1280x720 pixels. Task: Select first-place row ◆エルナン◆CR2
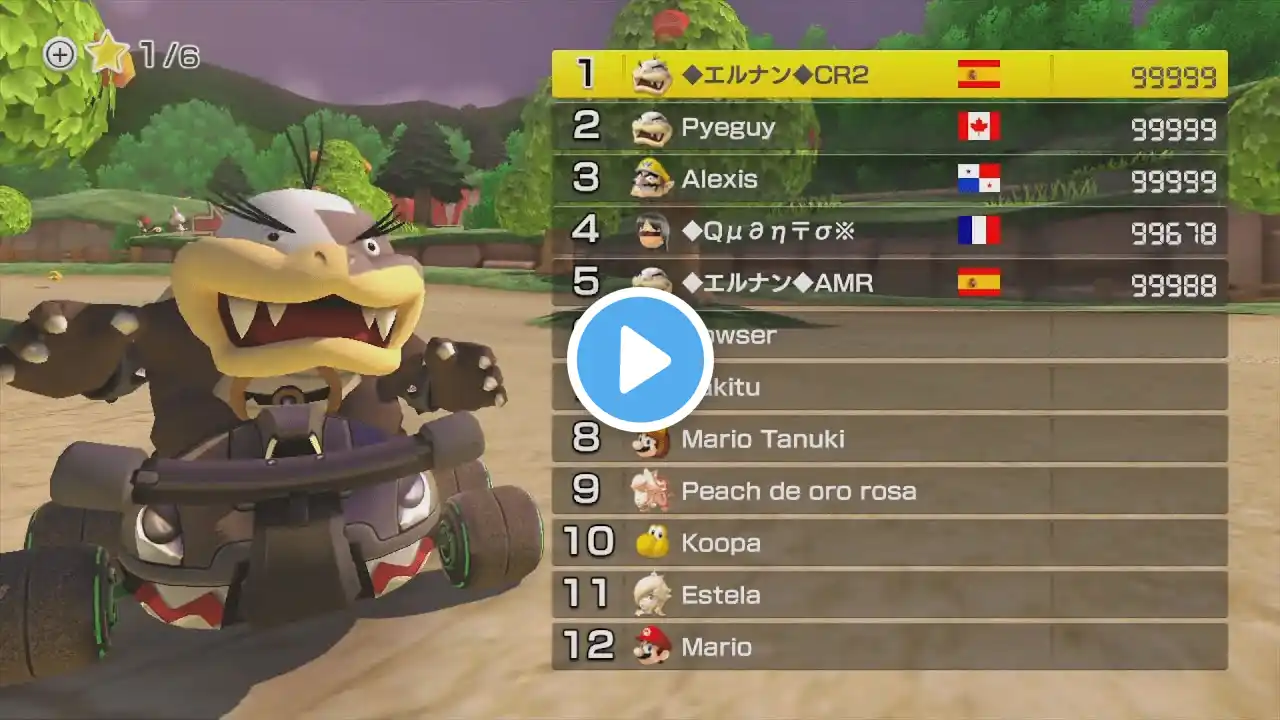tap(889, 75)
